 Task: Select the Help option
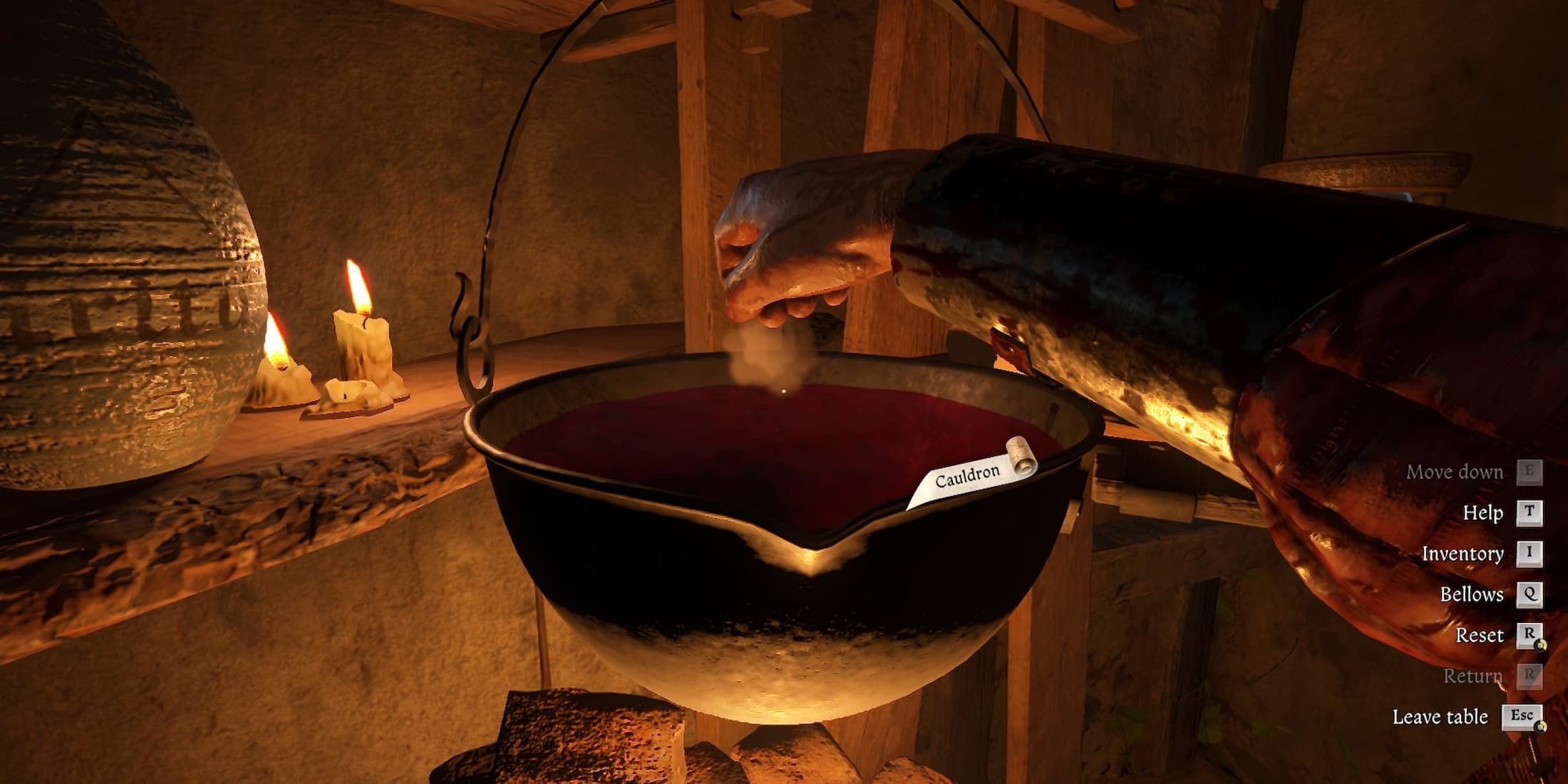click(1481, 512)
